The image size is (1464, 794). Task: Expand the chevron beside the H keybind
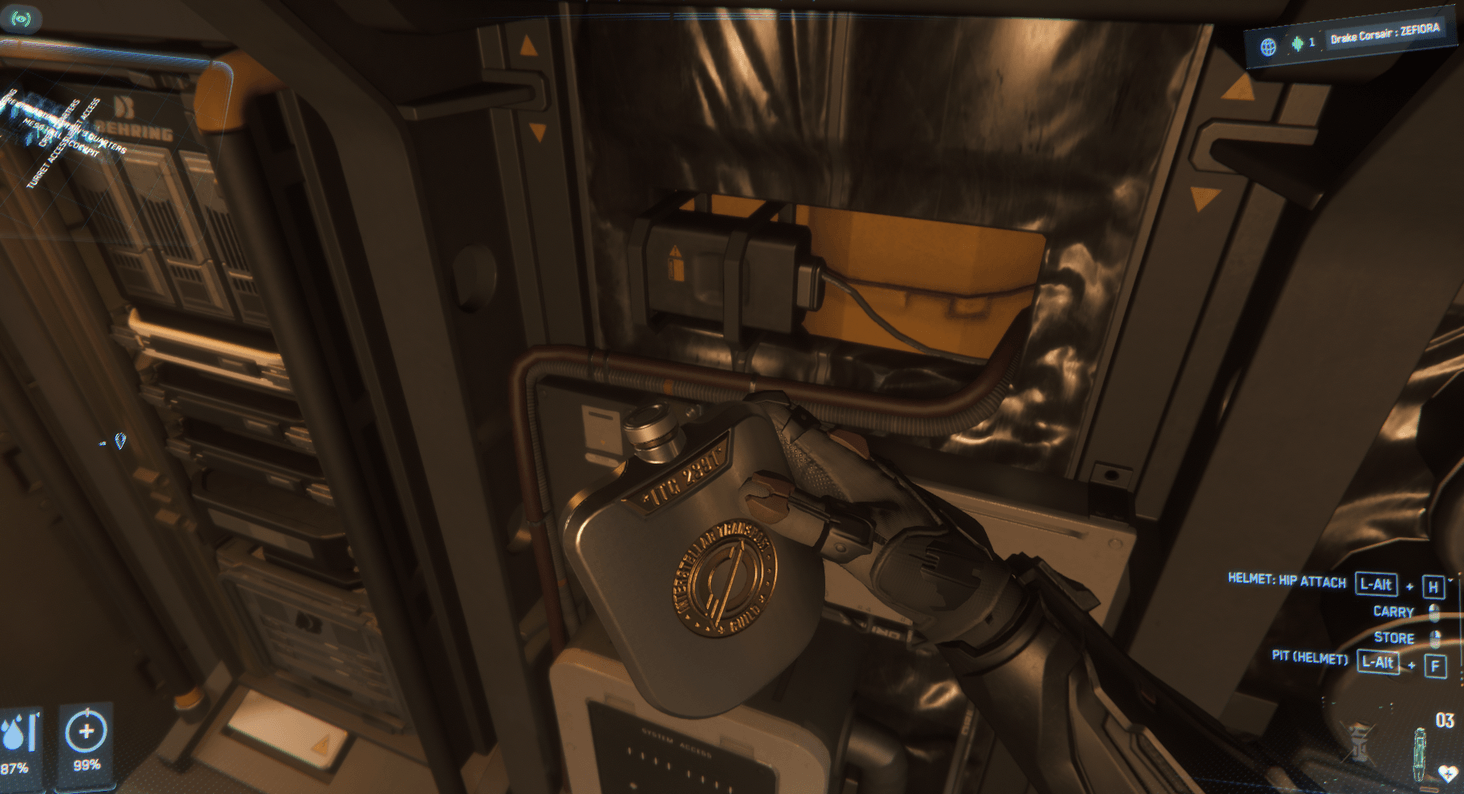[1450, 581]
